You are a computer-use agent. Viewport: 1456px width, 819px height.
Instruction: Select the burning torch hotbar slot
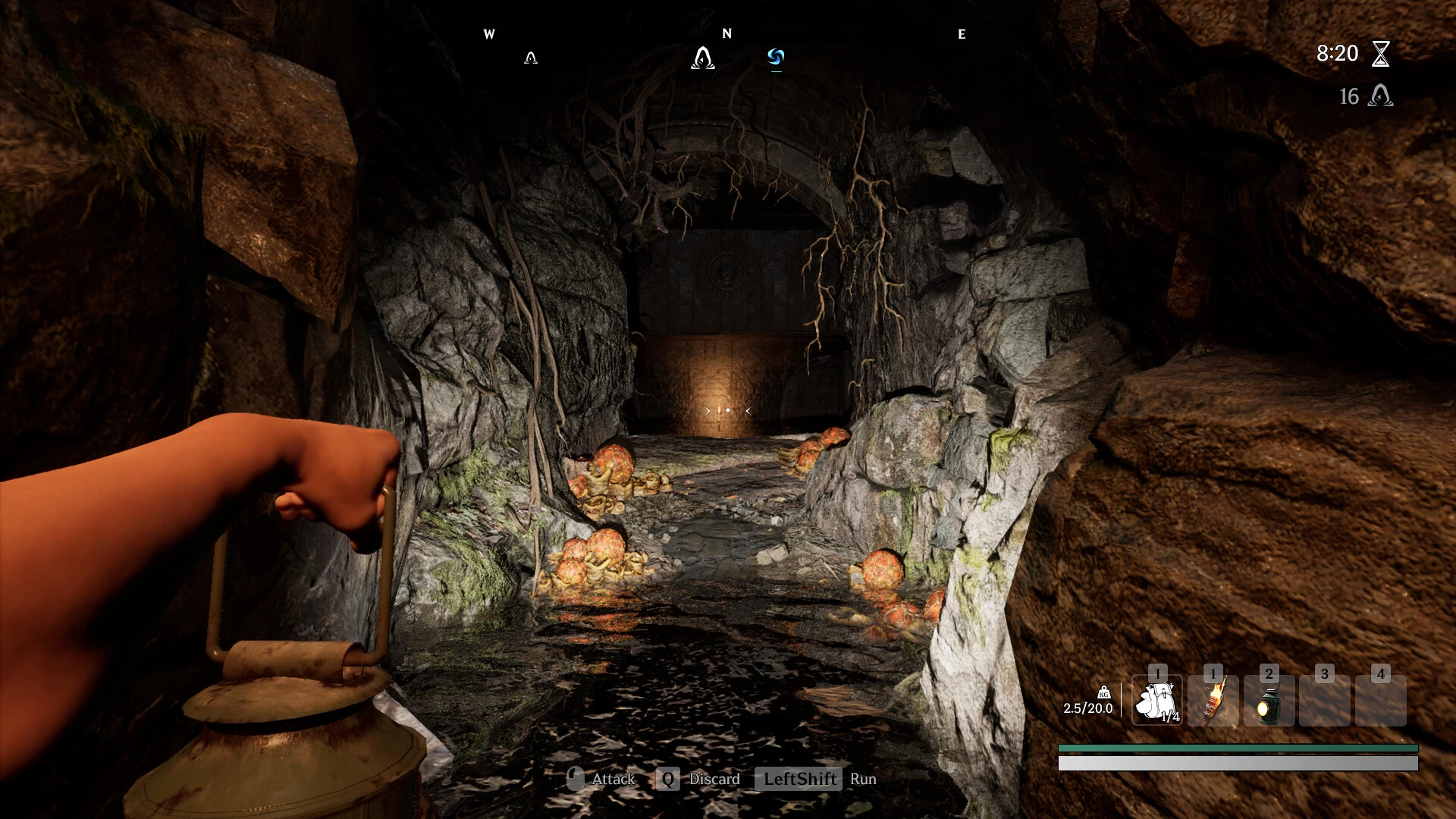coord(1213,701)
